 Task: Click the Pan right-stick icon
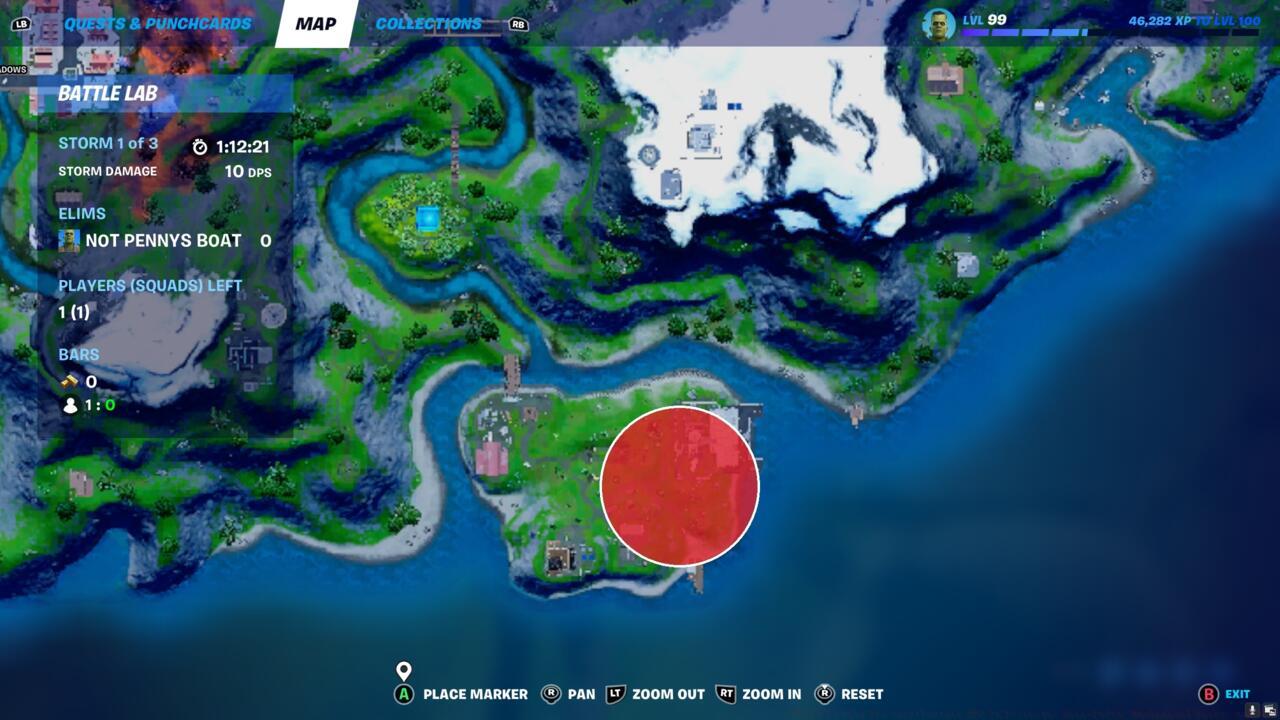coord(550,694)
